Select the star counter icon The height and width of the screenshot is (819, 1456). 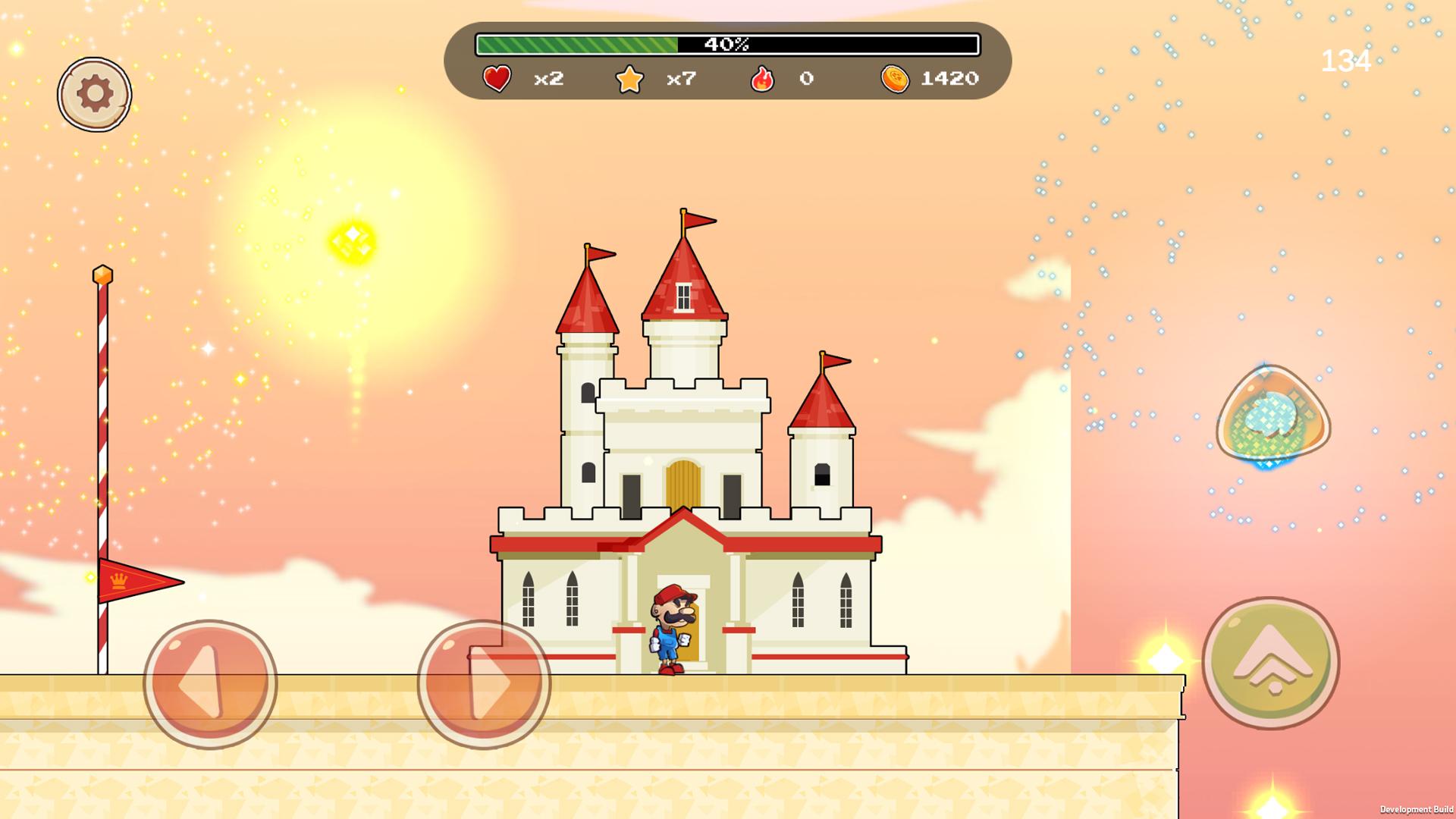pos(630,78)
